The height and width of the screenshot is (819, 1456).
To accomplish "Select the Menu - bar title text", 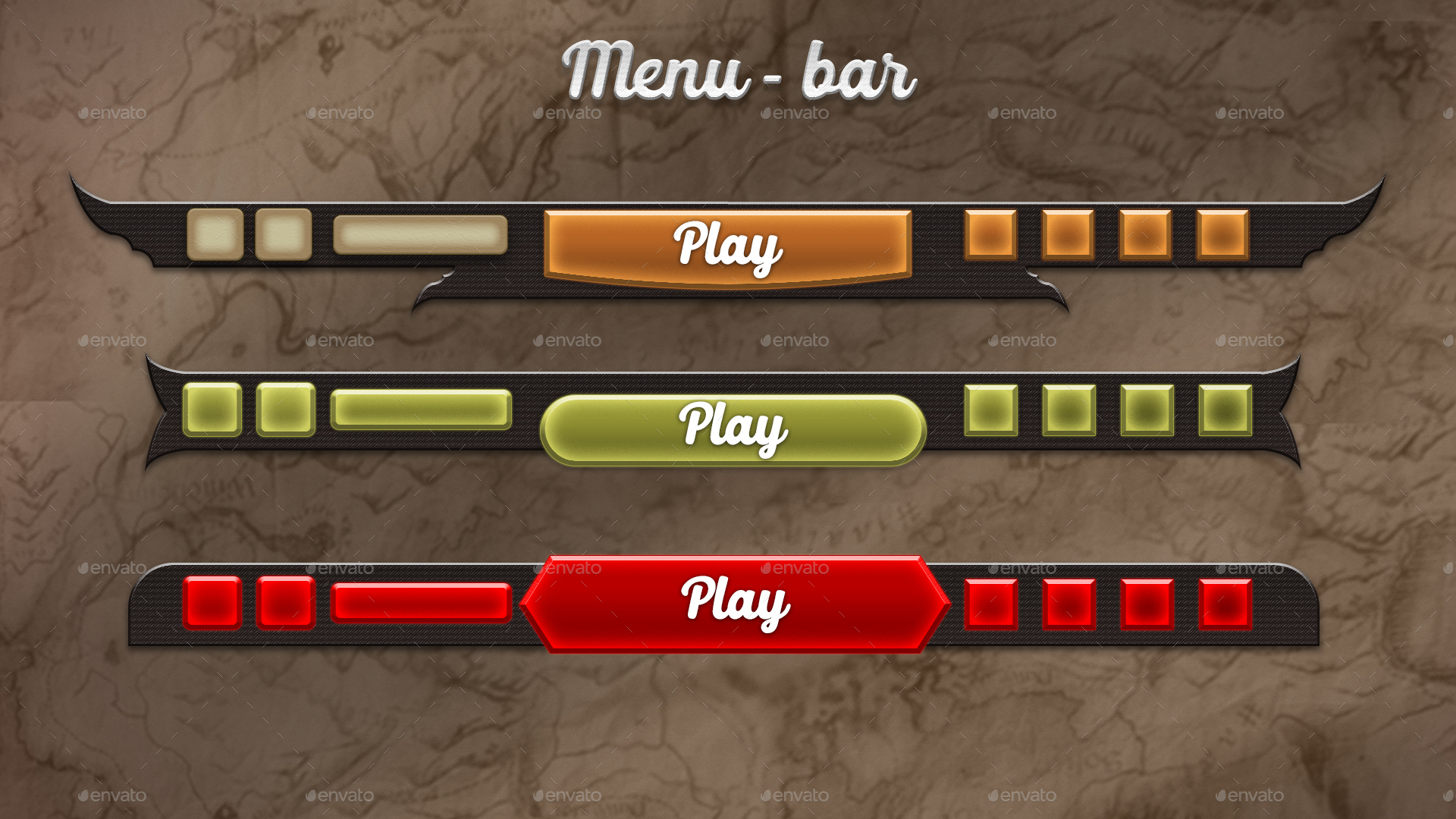I will click(x=739, y=72).
